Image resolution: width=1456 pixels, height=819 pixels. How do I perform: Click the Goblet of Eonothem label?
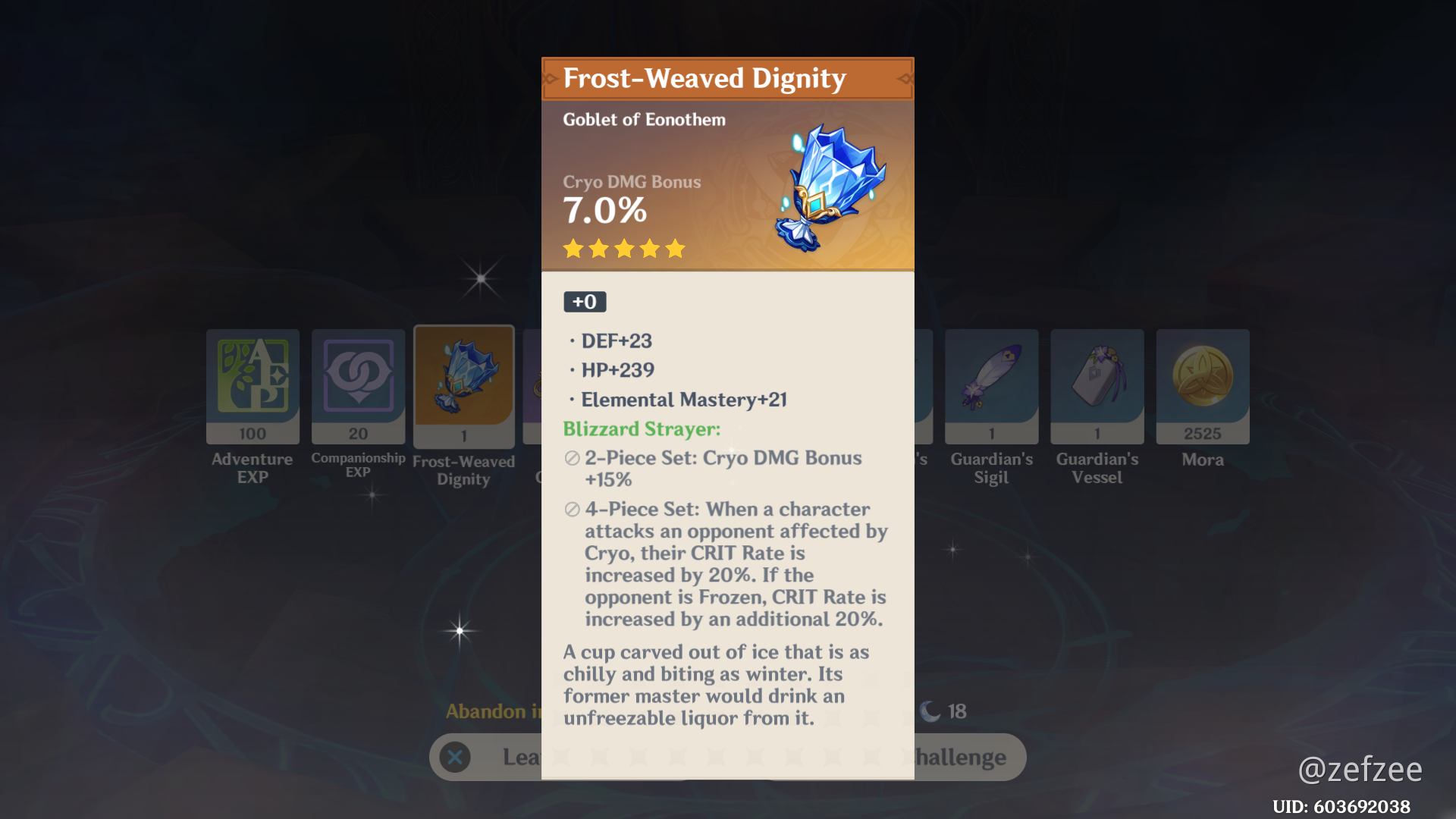643,119
